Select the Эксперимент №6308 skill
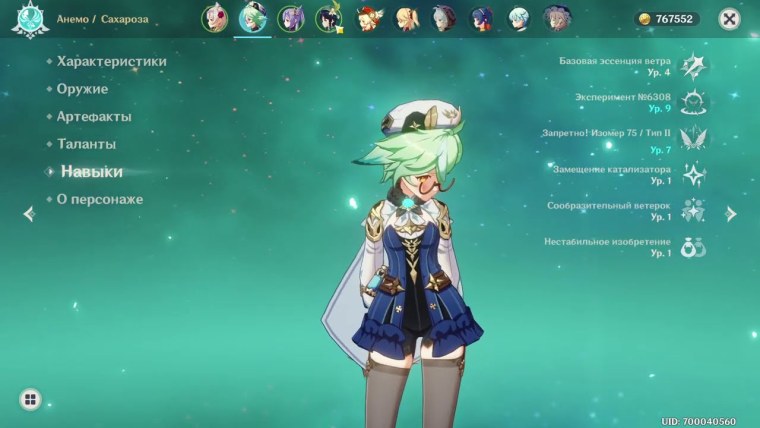Viewport: 760px width, 428px height. coord(692,102)
